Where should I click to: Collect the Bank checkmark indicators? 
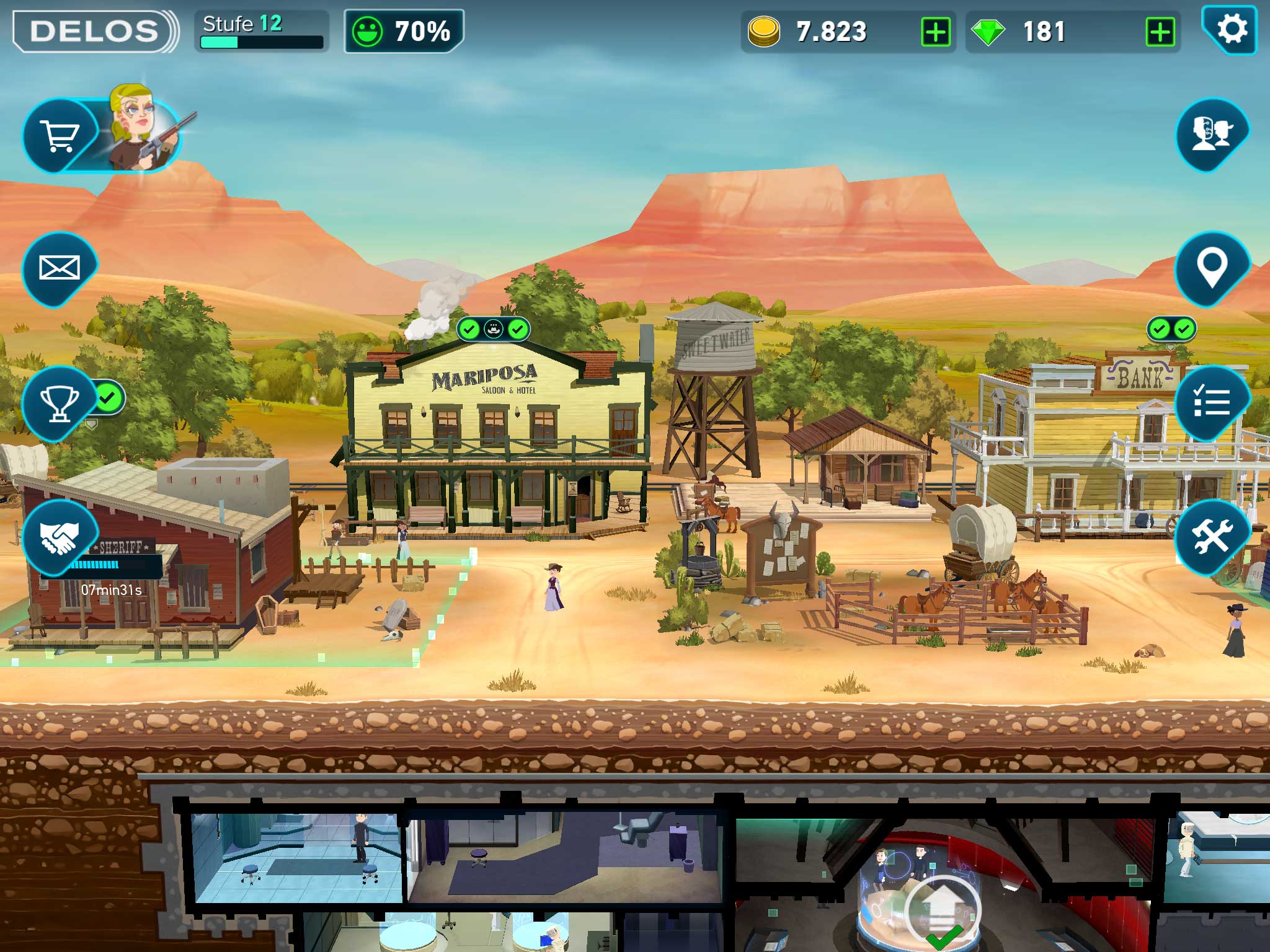pyautogui.click(x=1171, y=329)
